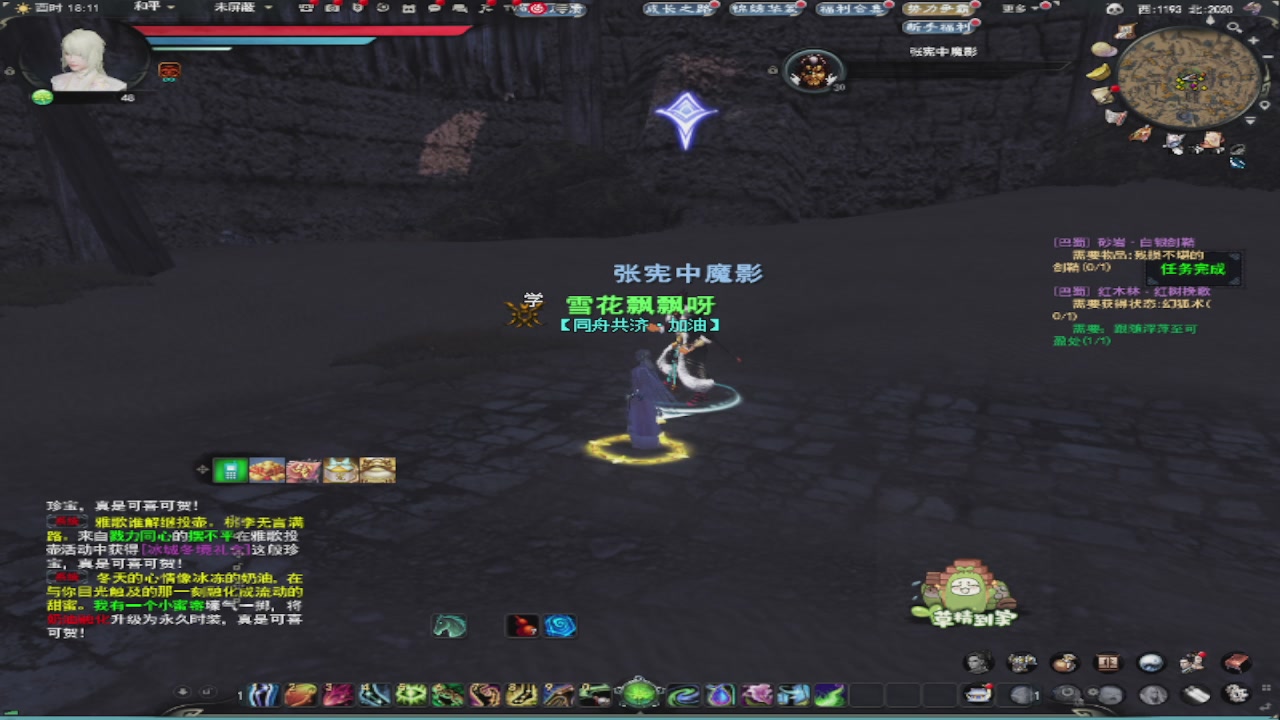Screen dimensions: 1280x720
Task: Open the magnifier search icon beside the minimap
Action: click(x=1233, y=28)
